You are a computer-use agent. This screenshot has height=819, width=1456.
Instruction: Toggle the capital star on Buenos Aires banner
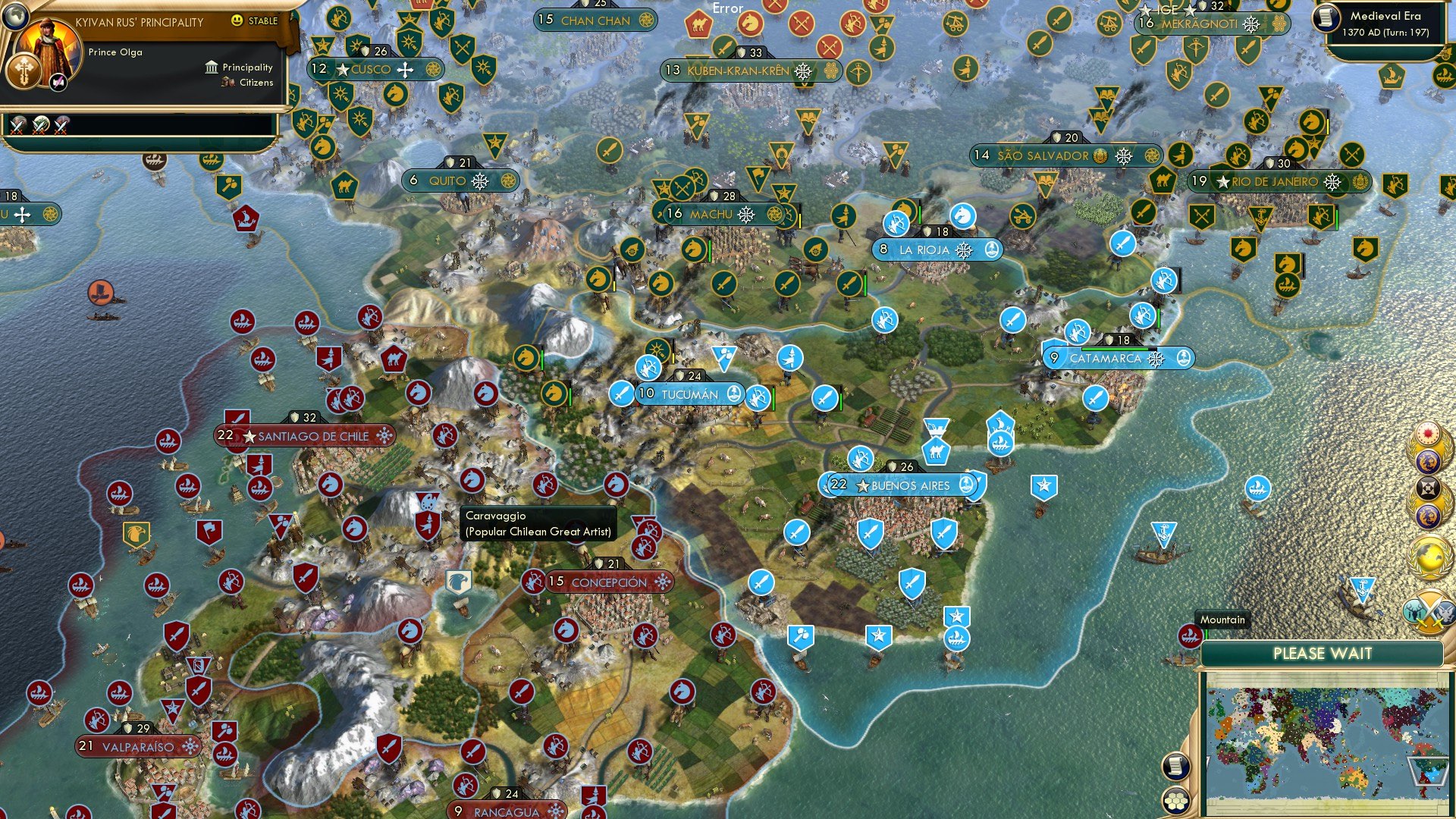(862, 485)
